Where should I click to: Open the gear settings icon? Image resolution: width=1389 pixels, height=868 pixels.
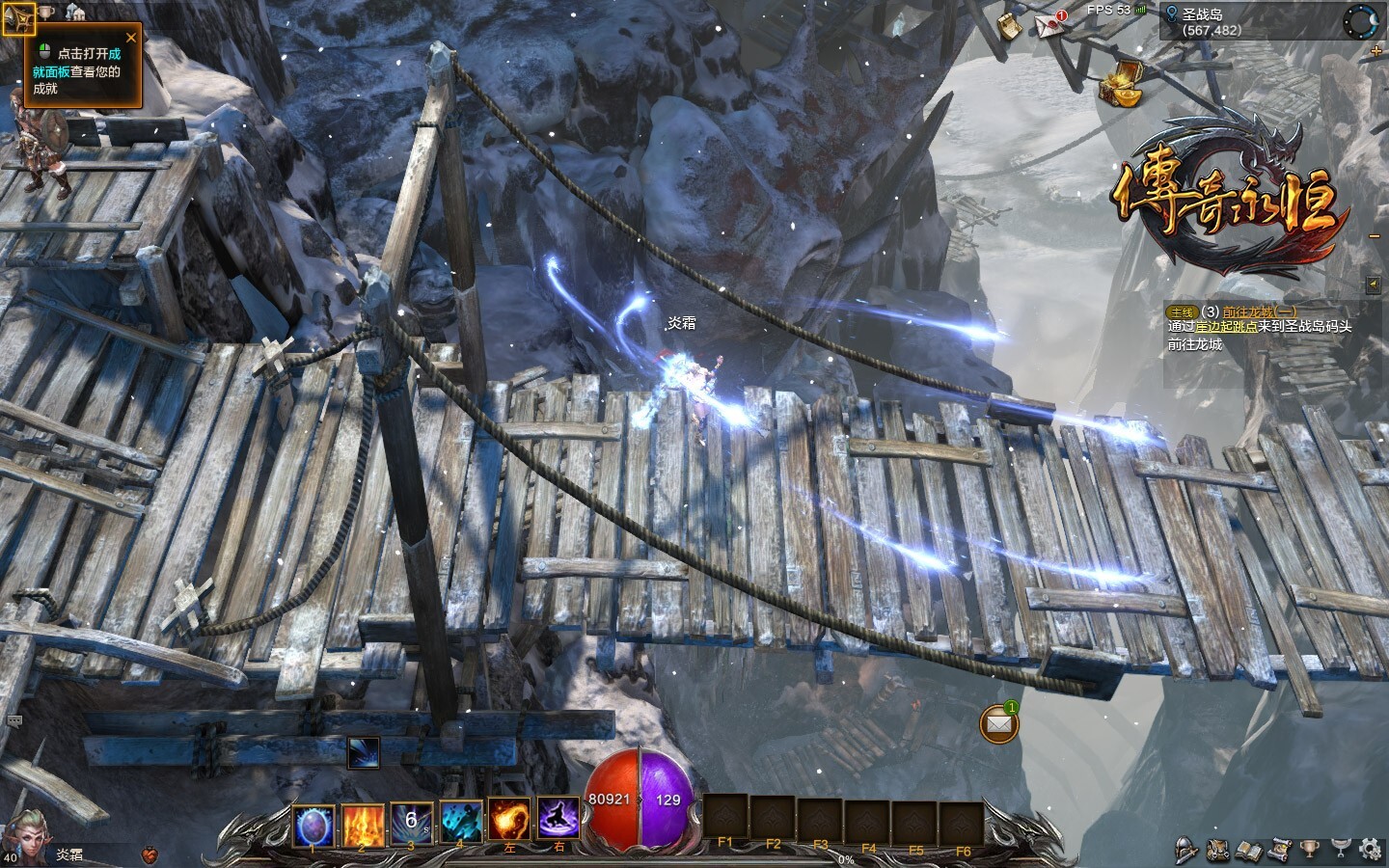tap(1369, 849)
